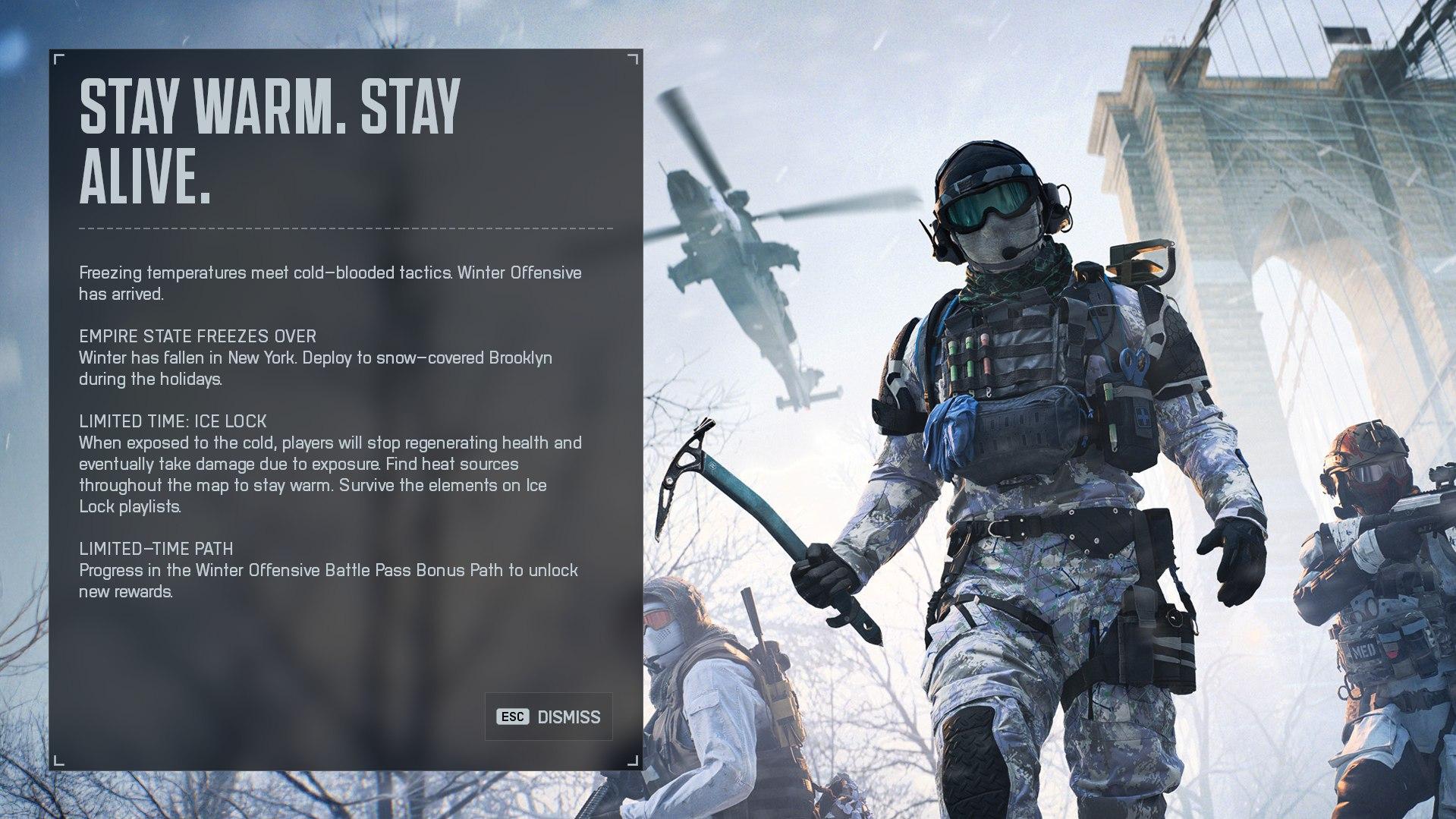Image resolution: width=1456 pixels, height=819 pixels.
Task: Click the DISMISS label text
Action: coord(568,716)
